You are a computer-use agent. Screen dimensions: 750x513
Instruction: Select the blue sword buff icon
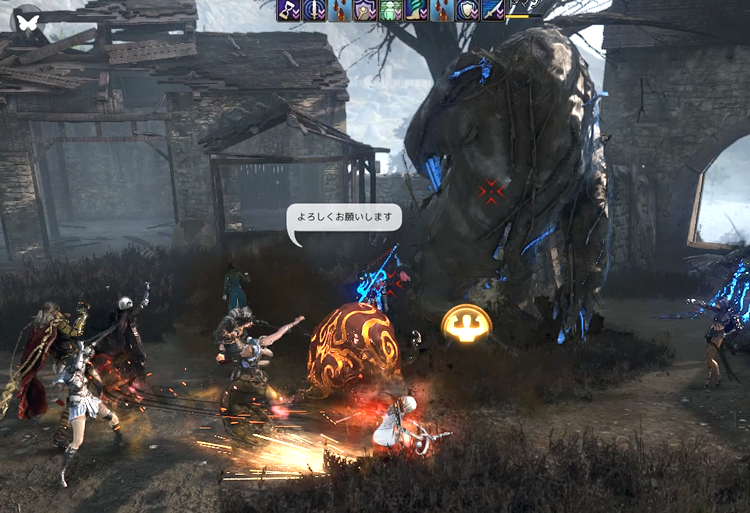493,10
